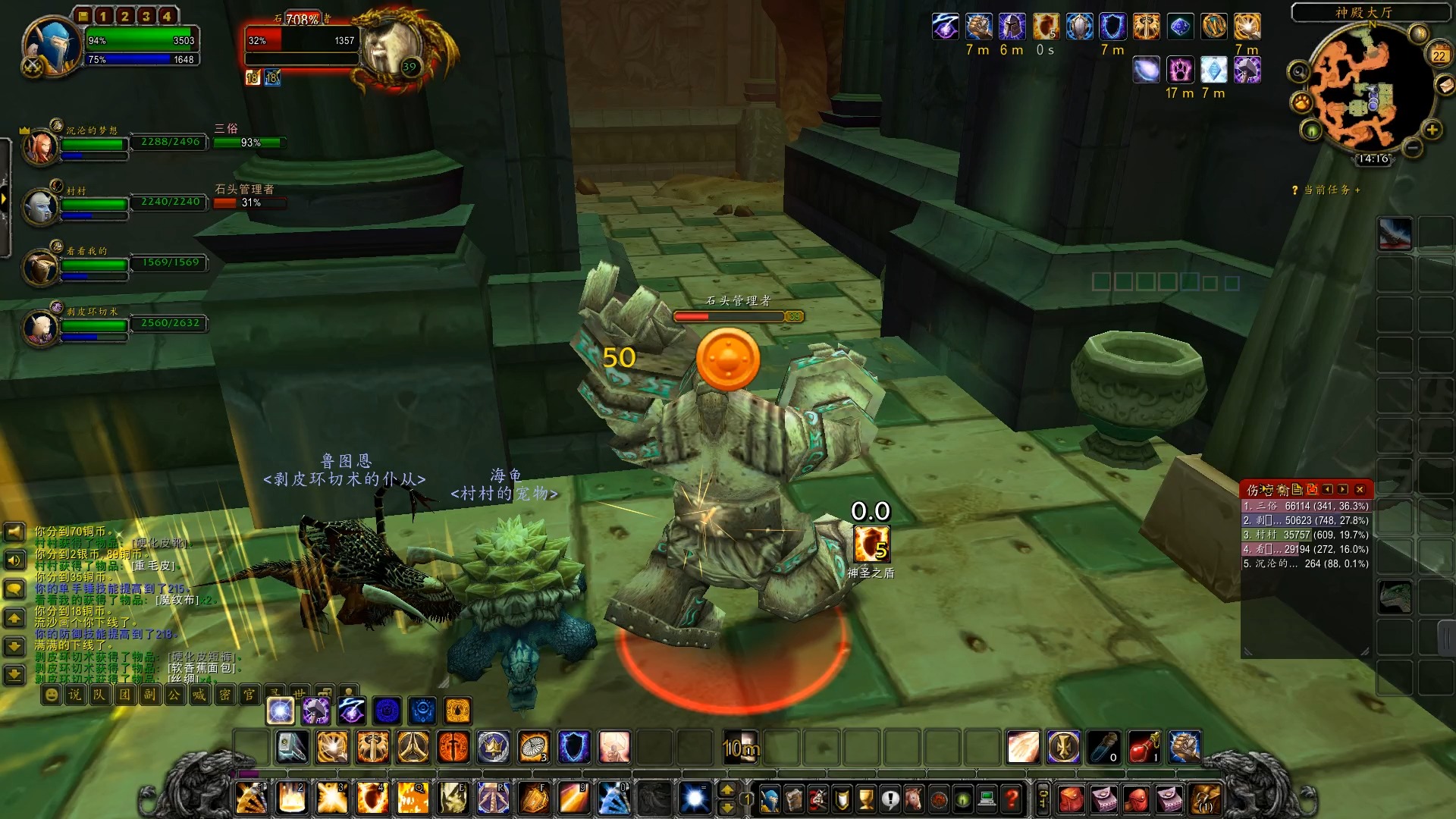1456x819 pixels.
Task: Cast the hammer ability on key 1
Action: pos(251,799)
